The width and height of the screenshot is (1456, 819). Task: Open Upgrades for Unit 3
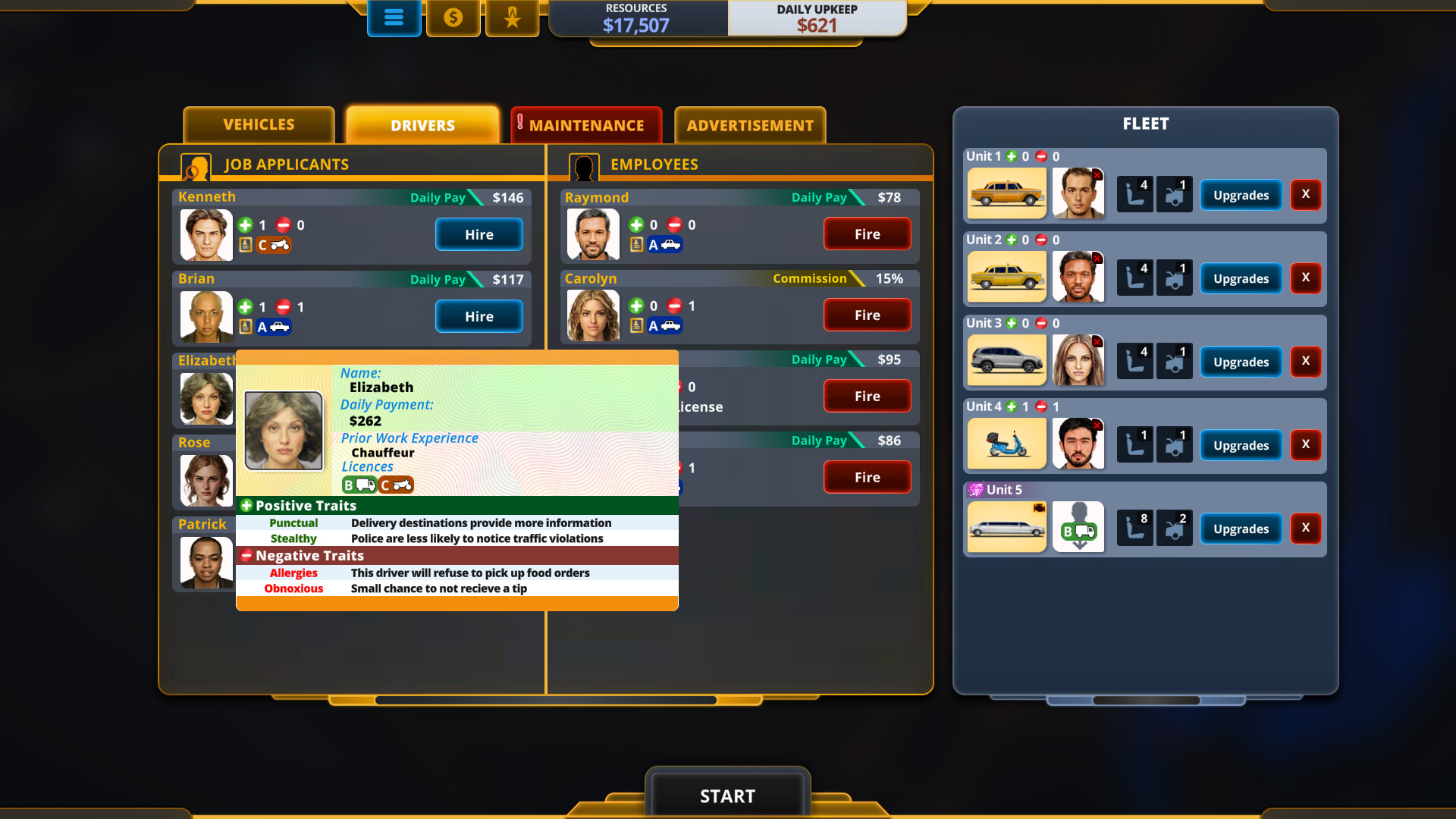pos(1241,362)
